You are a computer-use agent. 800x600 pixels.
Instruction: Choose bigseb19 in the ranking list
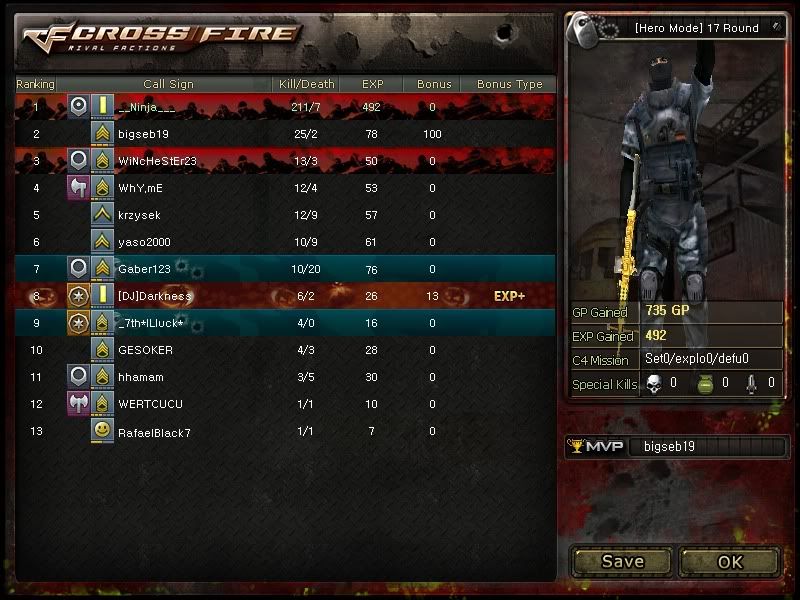pos(285,134)
